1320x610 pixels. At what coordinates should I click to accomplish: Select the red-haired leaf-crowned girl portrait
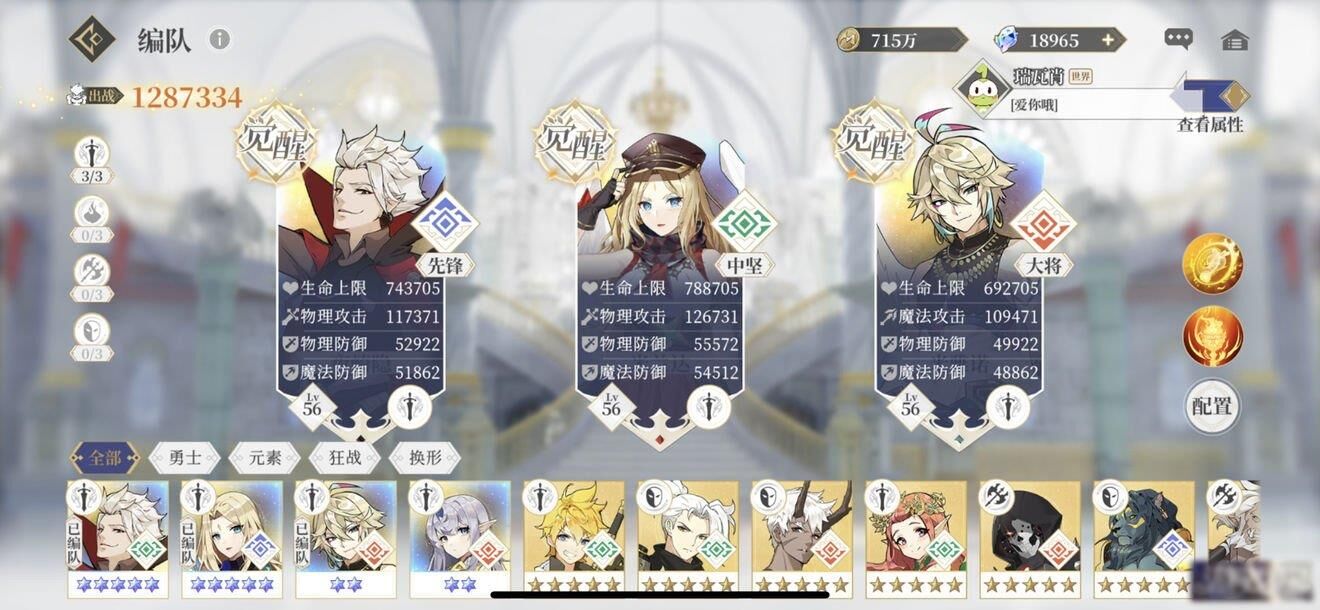click(916, 530)
